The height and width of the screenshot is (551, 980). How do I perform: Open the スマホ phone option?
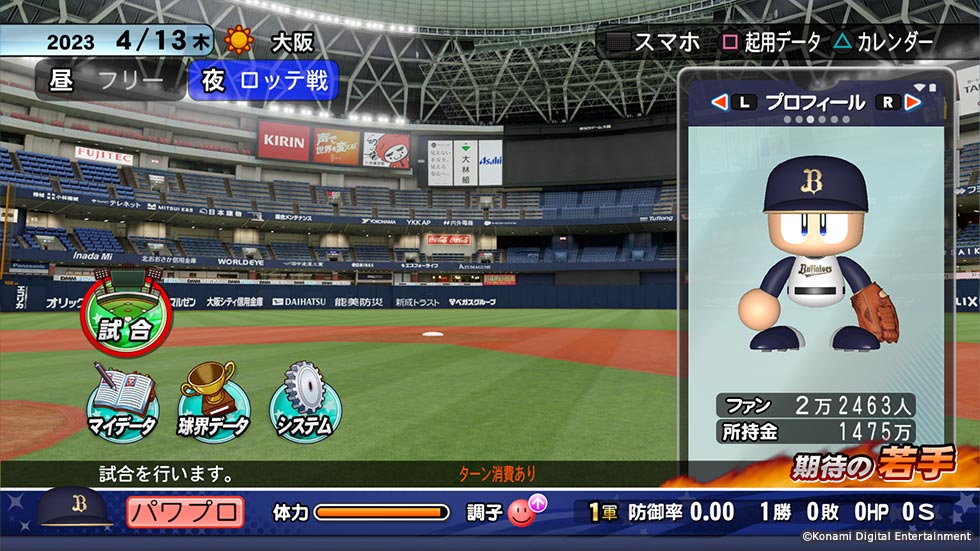(x=656, y=42)
